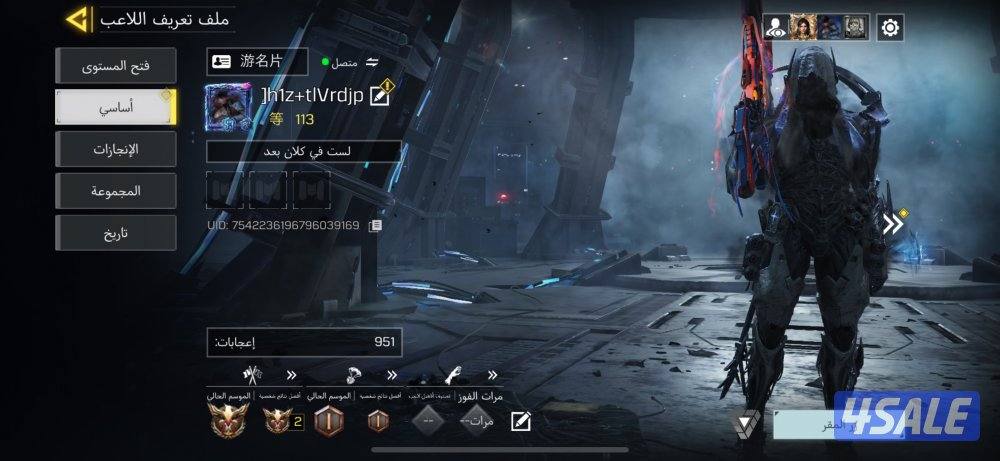1000x461 pixels.
Task: Open the profile settings gear
Action: pyautogui.click(x=890, y=27)
